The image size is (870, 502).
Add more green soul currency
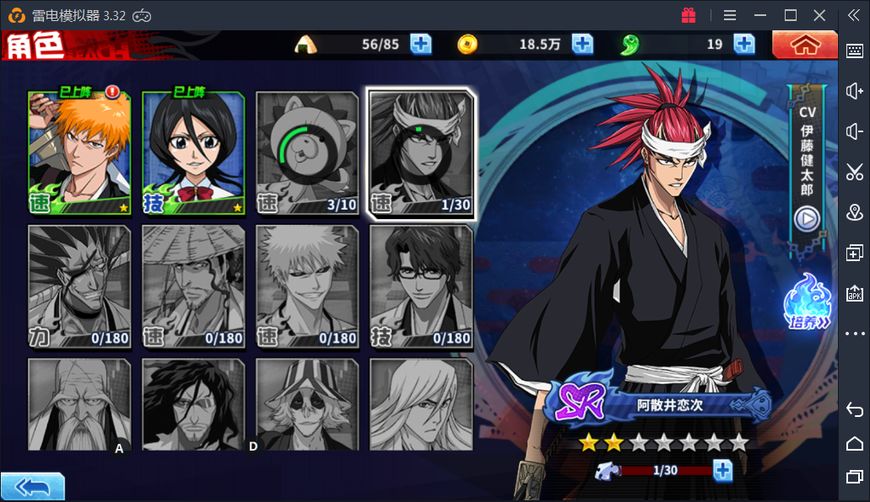pyautogui.click(x=744, y=44)
